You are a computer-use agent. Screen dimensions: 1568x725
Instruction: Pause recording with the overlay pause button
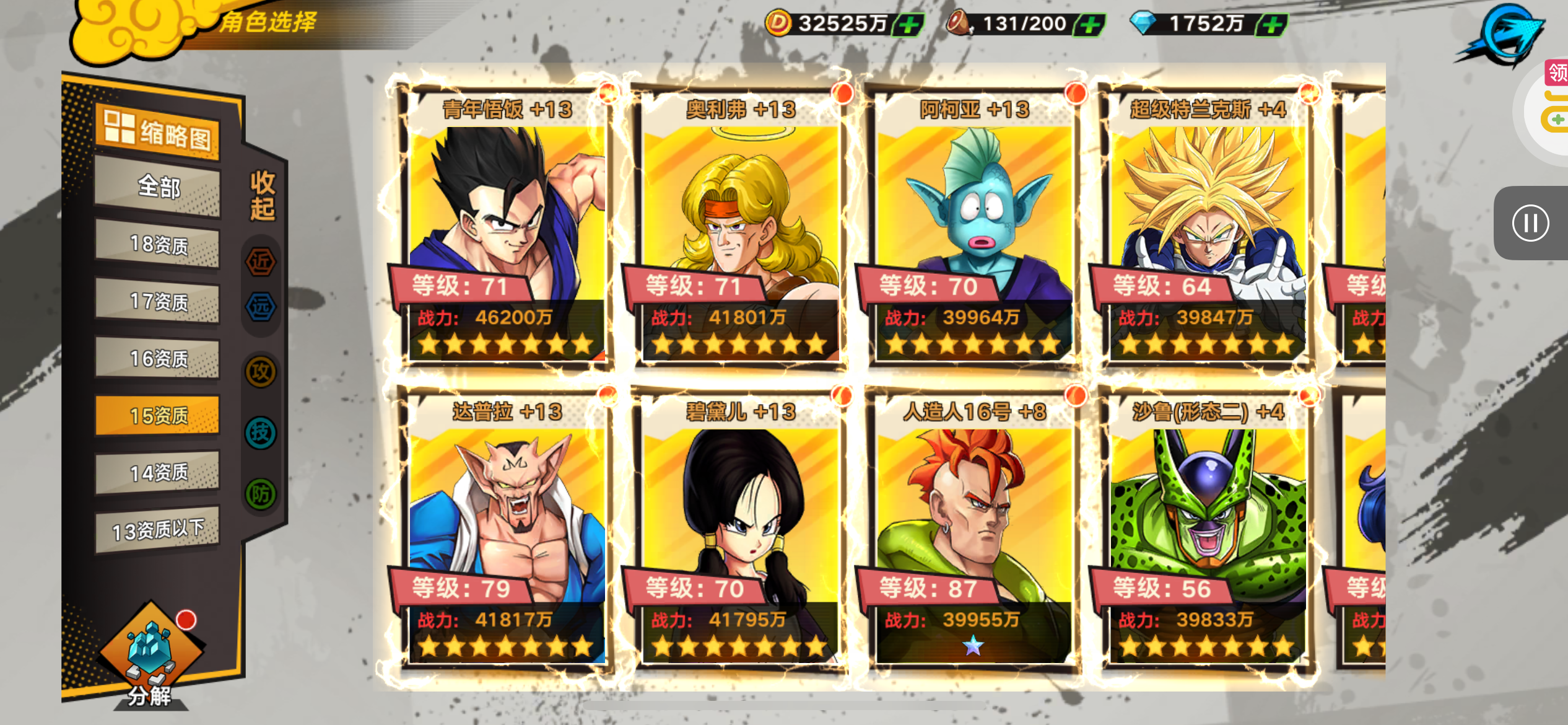[x=1530, y=223]
